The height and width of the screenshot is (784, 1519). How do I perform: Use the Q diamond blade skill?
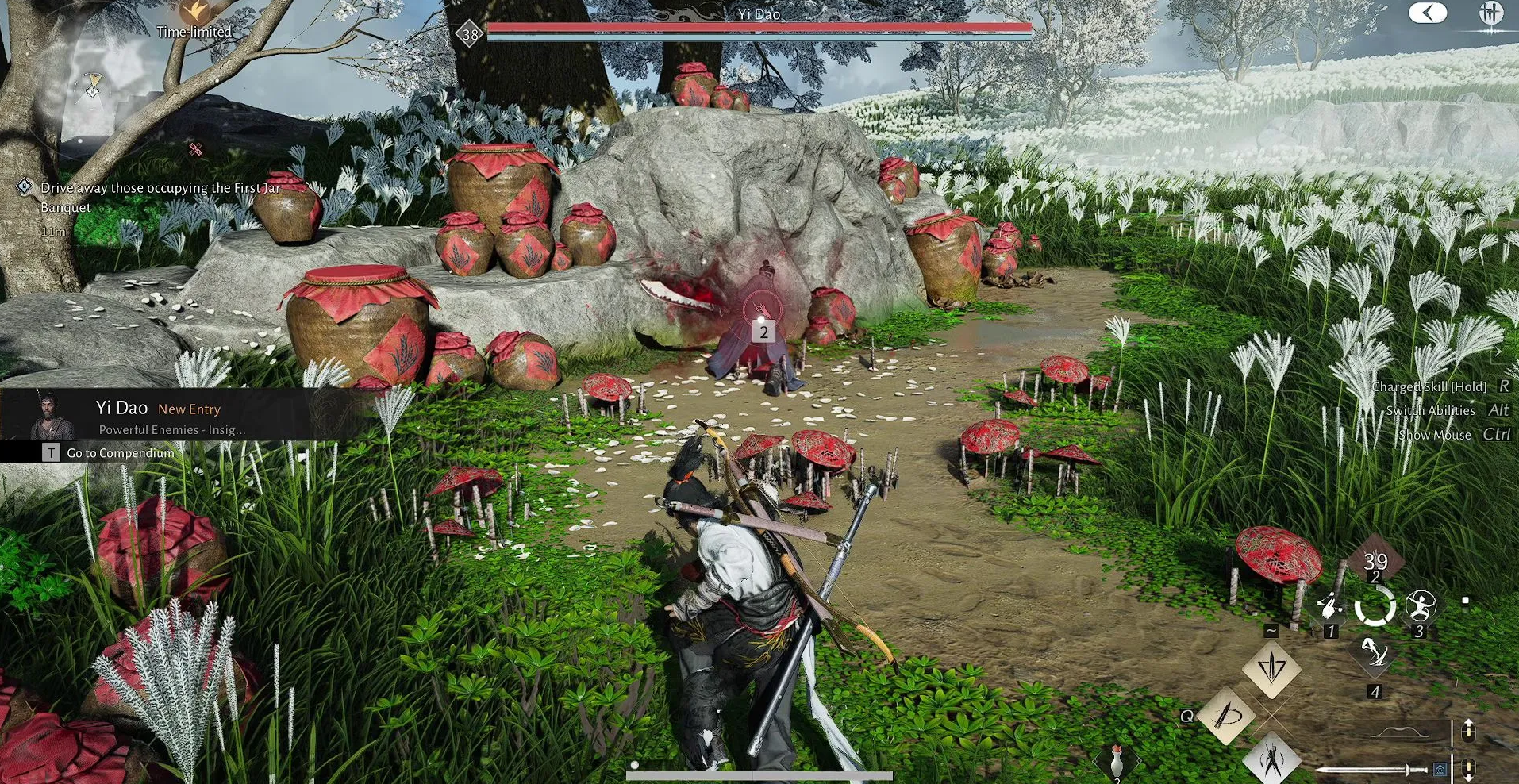tap(1227, 716)
